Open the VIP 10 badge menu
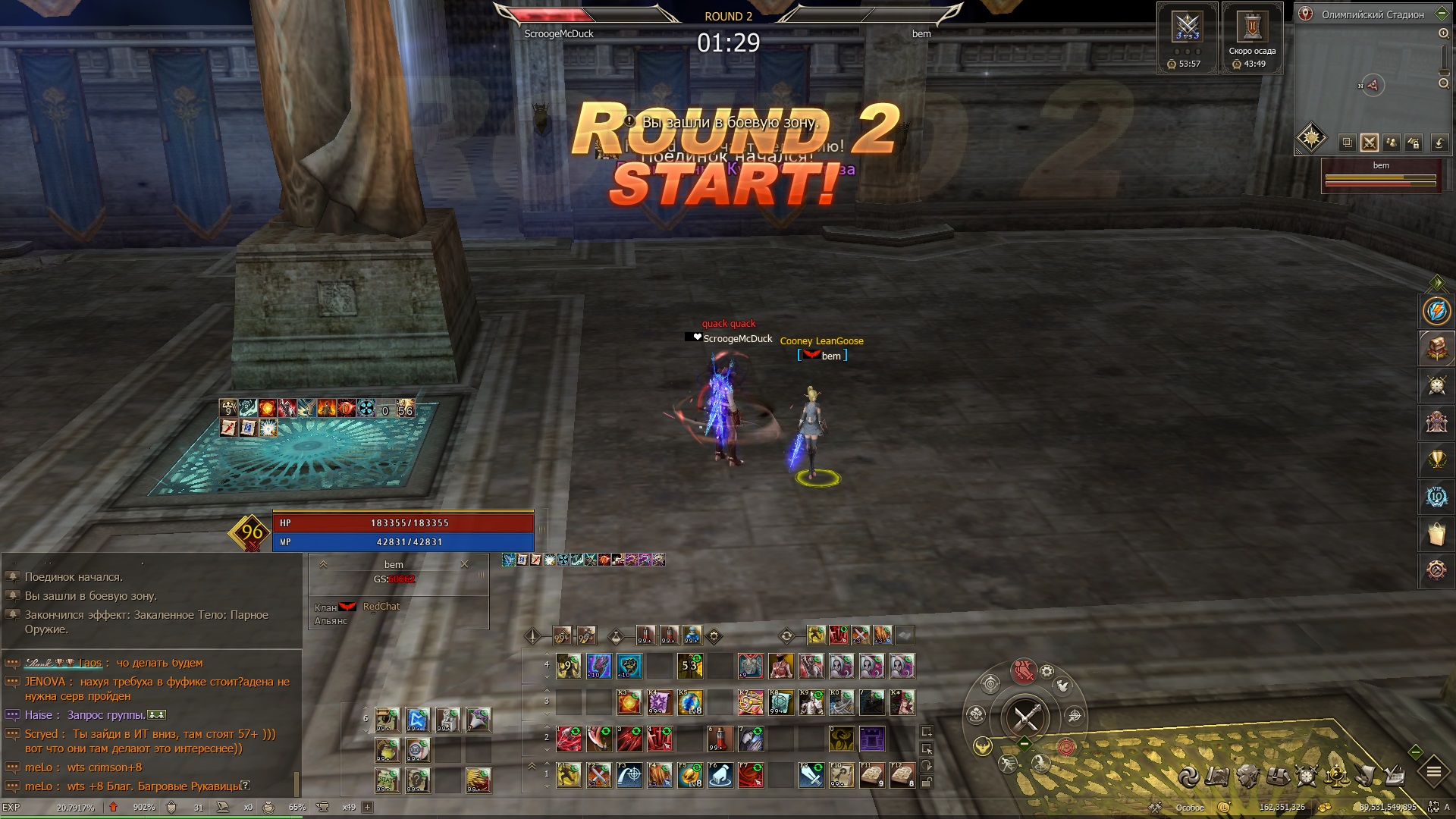Screen dimensions: 1456x819 [1436, 497]
